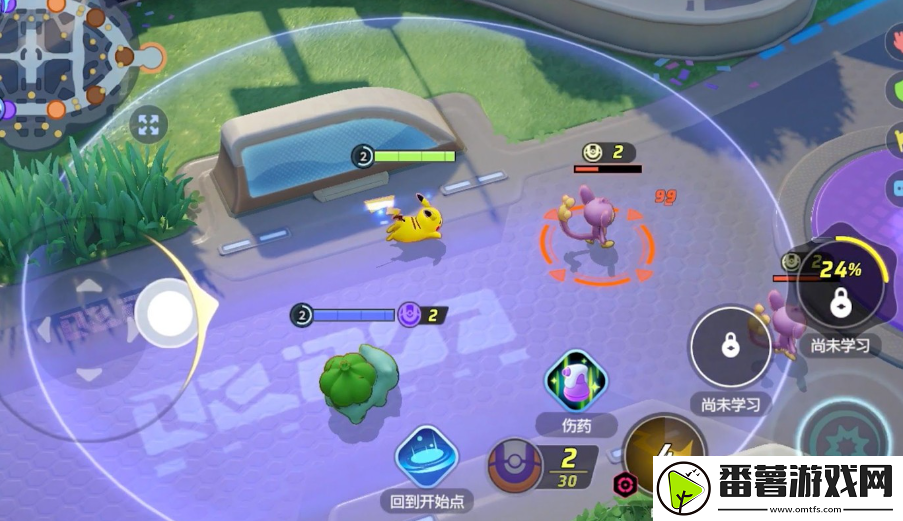Use the 伤药 potion item
The height and width of the screenshot is (521, 903).
pos(570,384)
